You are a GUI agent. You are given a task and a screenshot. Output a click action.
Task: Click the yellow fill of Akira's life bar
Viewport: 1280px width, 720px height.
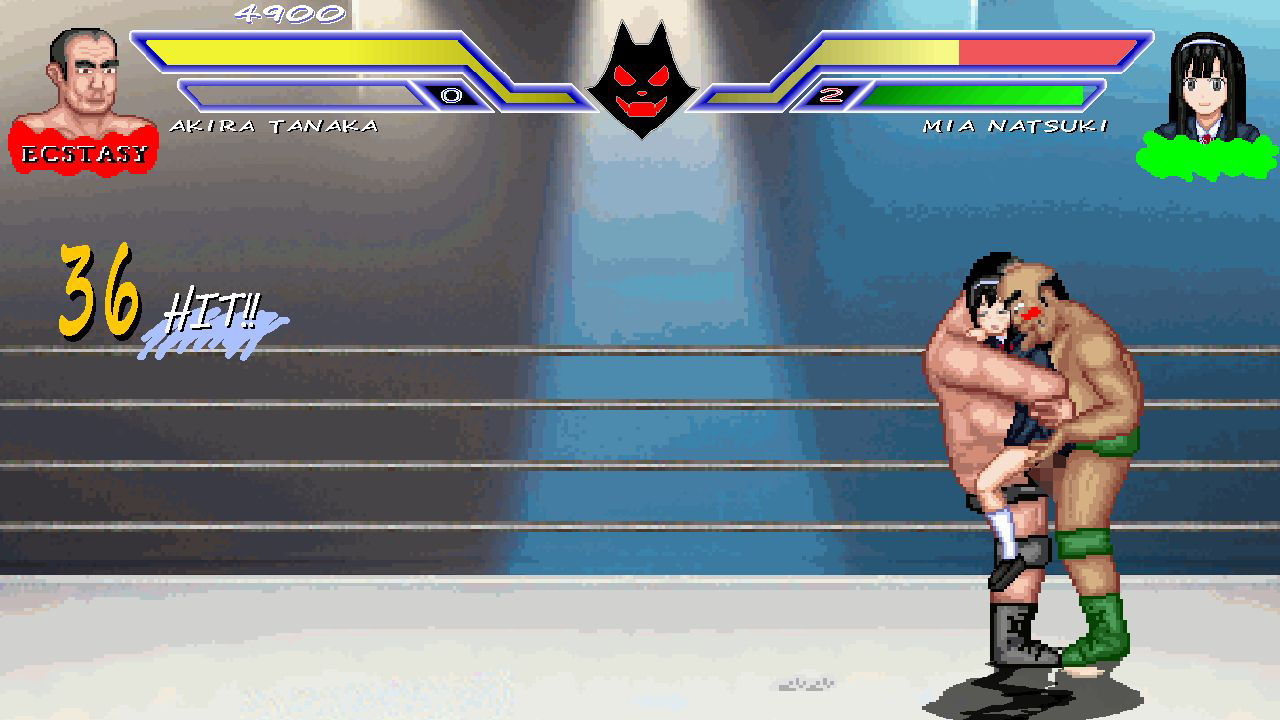click(x=300, y=48)
